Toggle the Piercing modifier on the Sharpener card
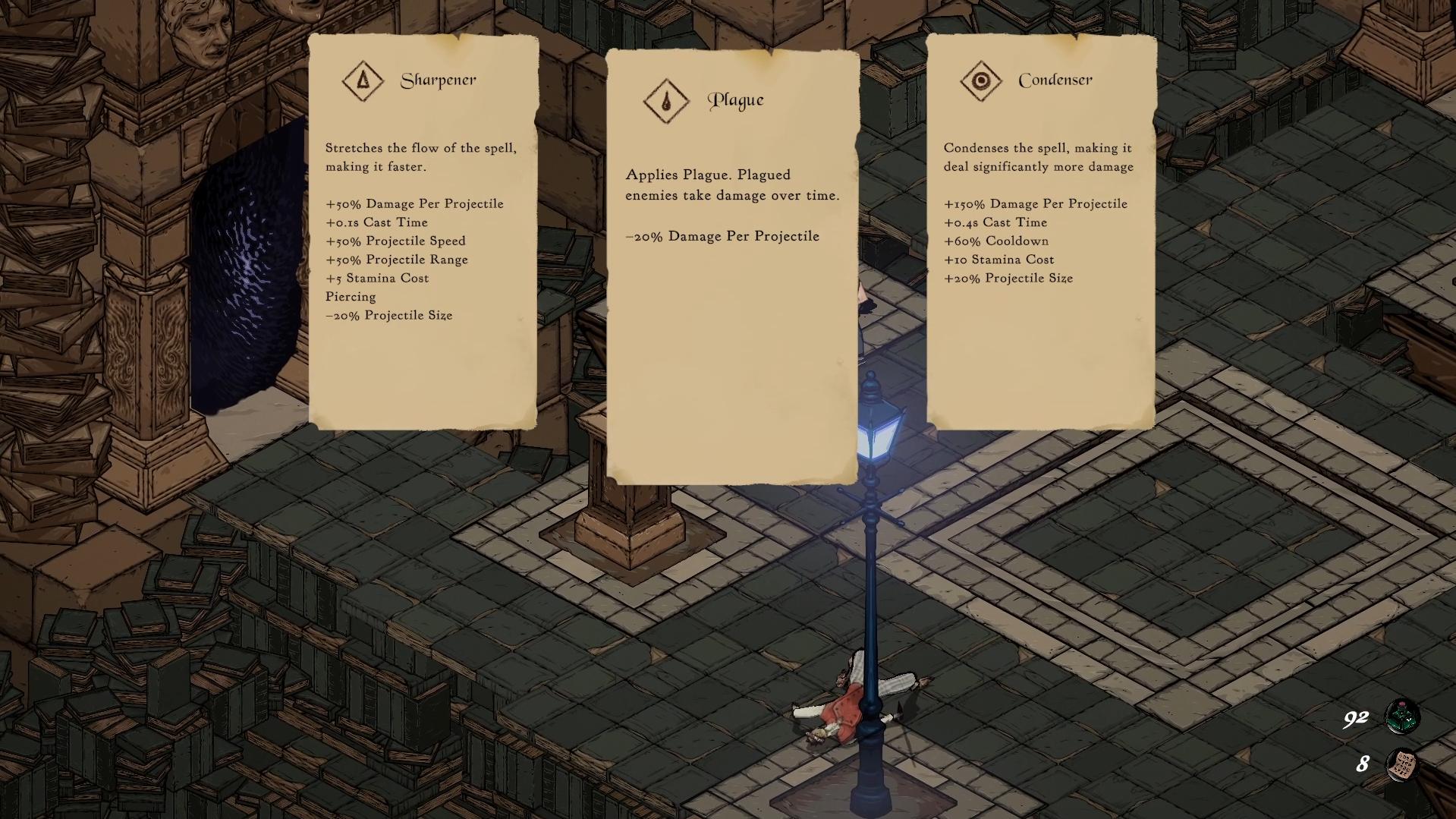 351,297
